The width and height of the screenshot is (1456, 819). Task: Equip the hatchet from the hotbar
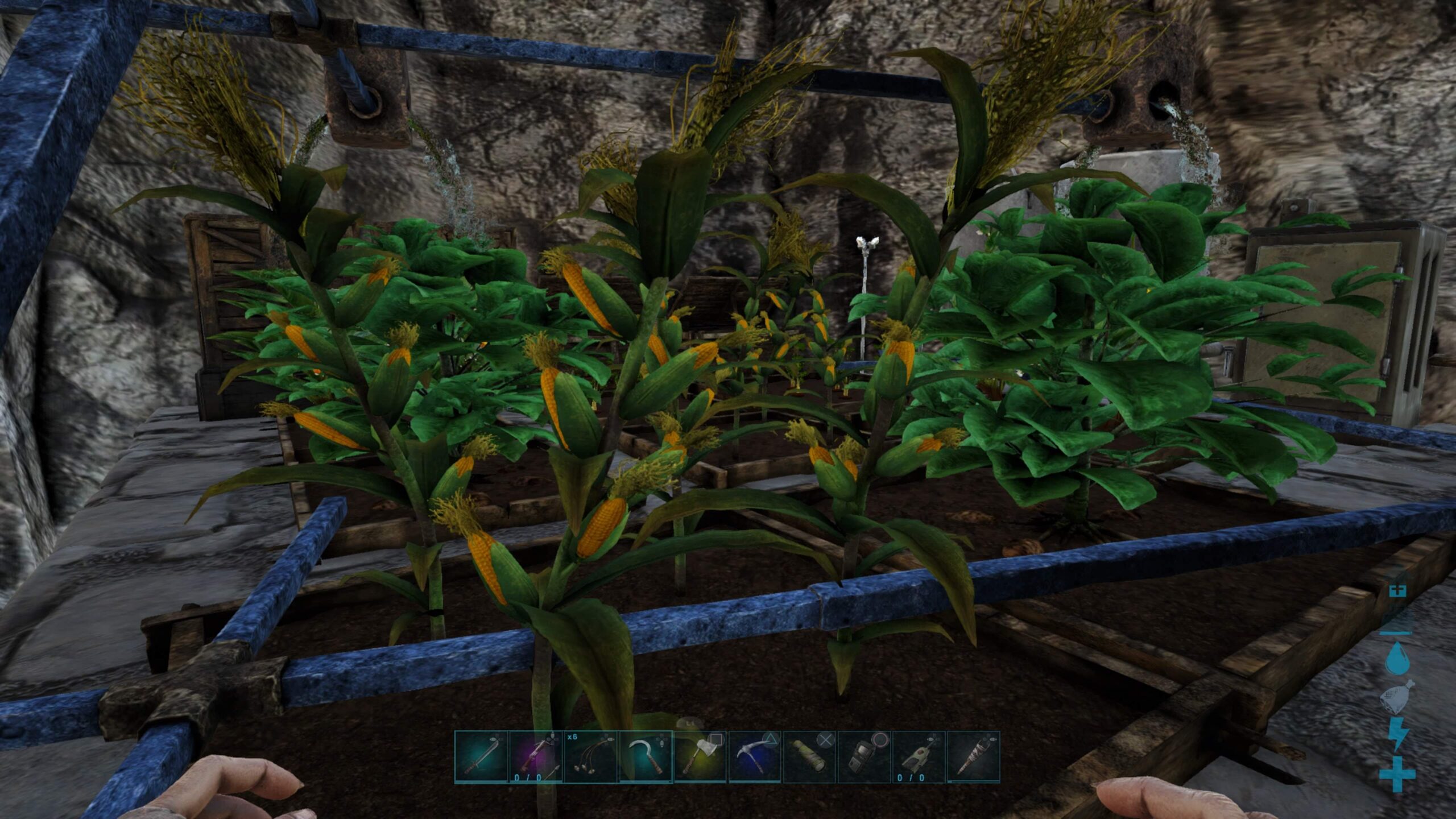coord(700,757)
